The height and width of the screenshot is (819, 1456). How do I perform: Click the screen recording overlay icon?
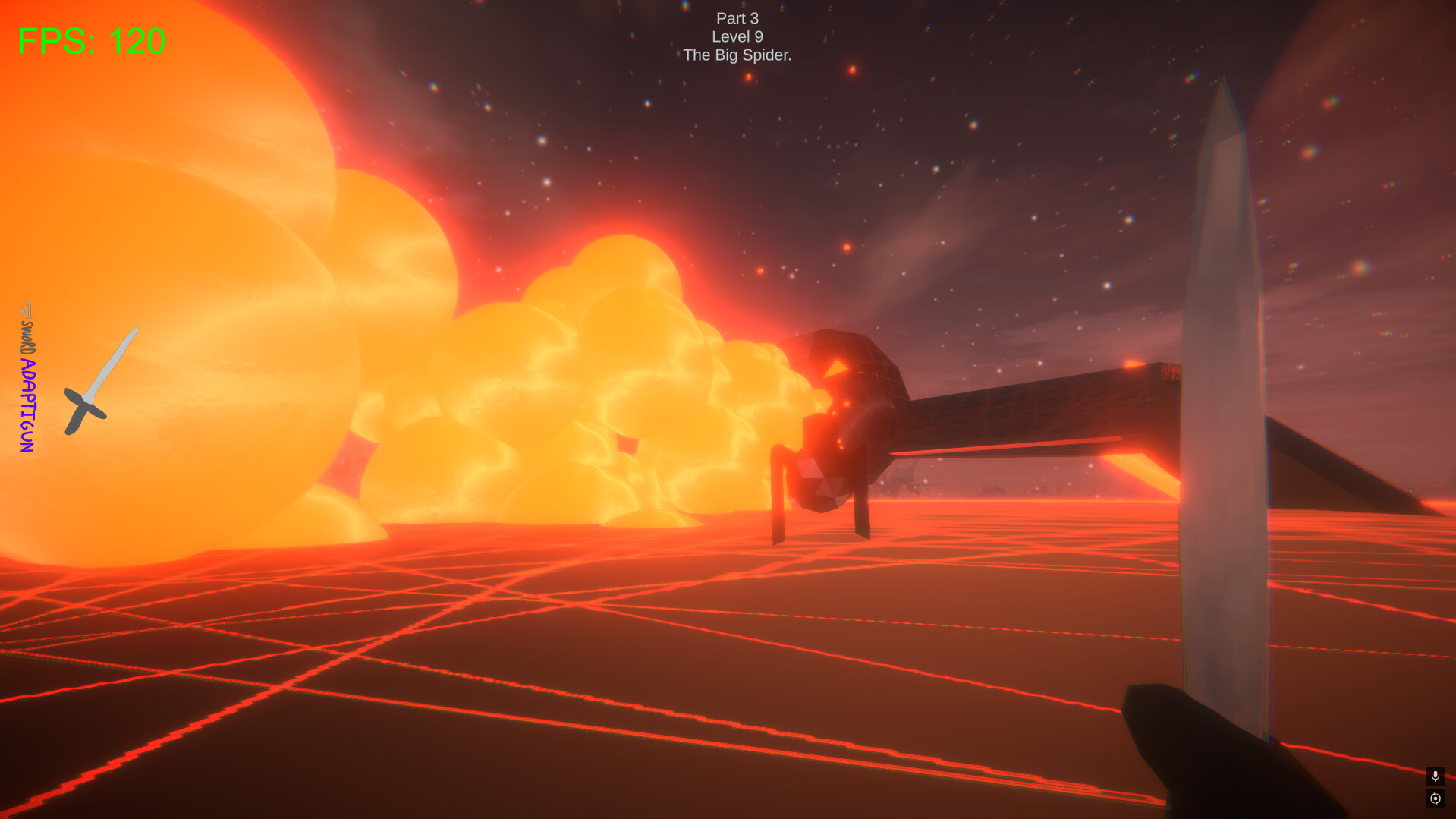(x=1435, y=799)
